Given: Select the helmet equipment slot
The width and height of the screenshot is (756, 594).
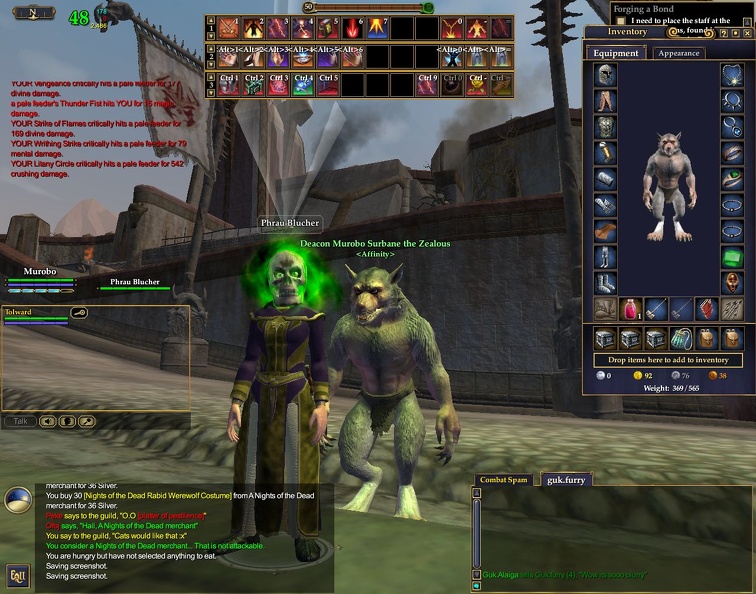Looking at the screenshot, I should click(x=606, y=75).
